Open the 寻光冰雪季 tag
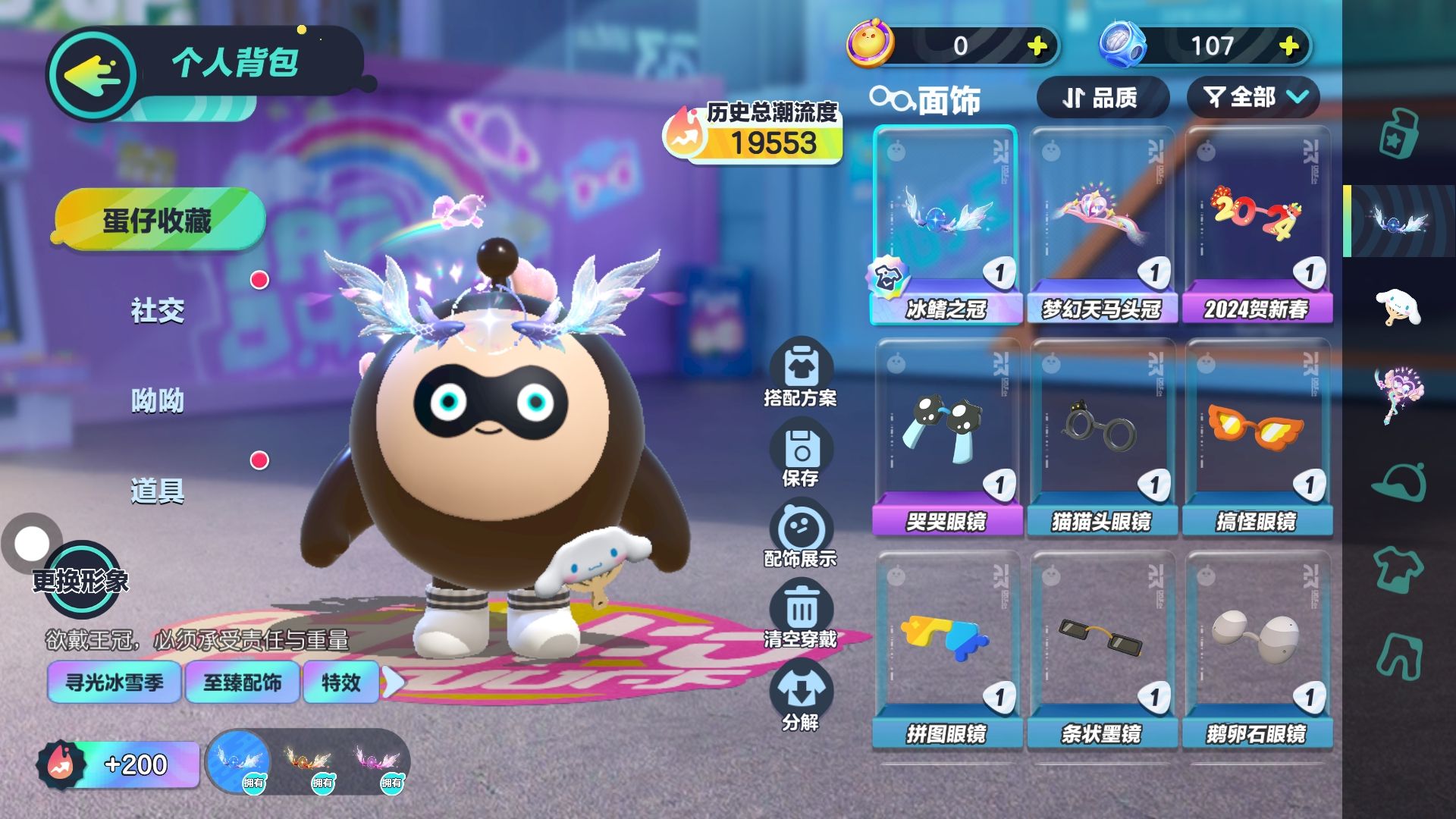 115,682
